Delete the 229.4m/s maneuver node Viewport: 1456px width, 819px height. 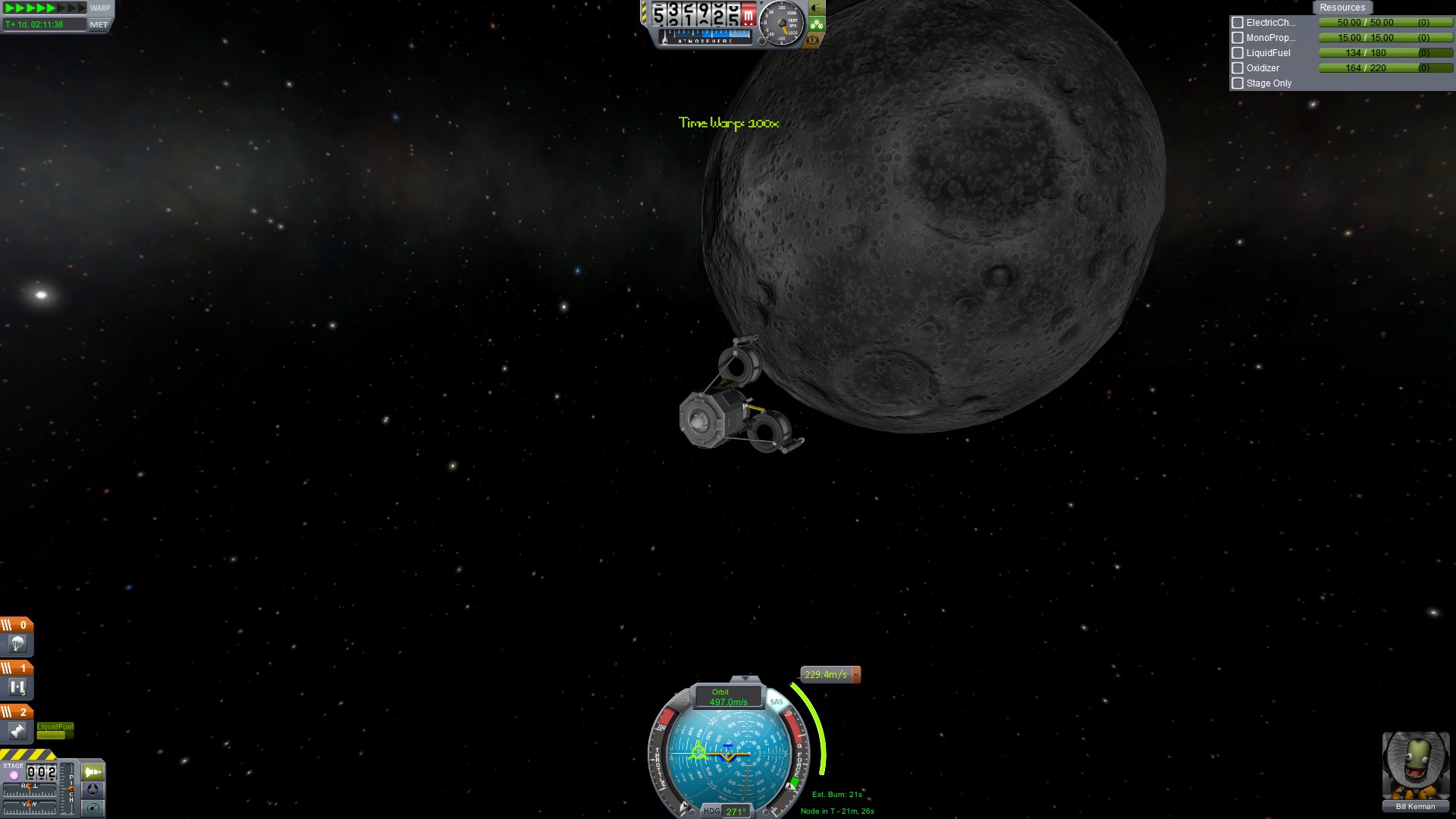[x=856, y=674]
